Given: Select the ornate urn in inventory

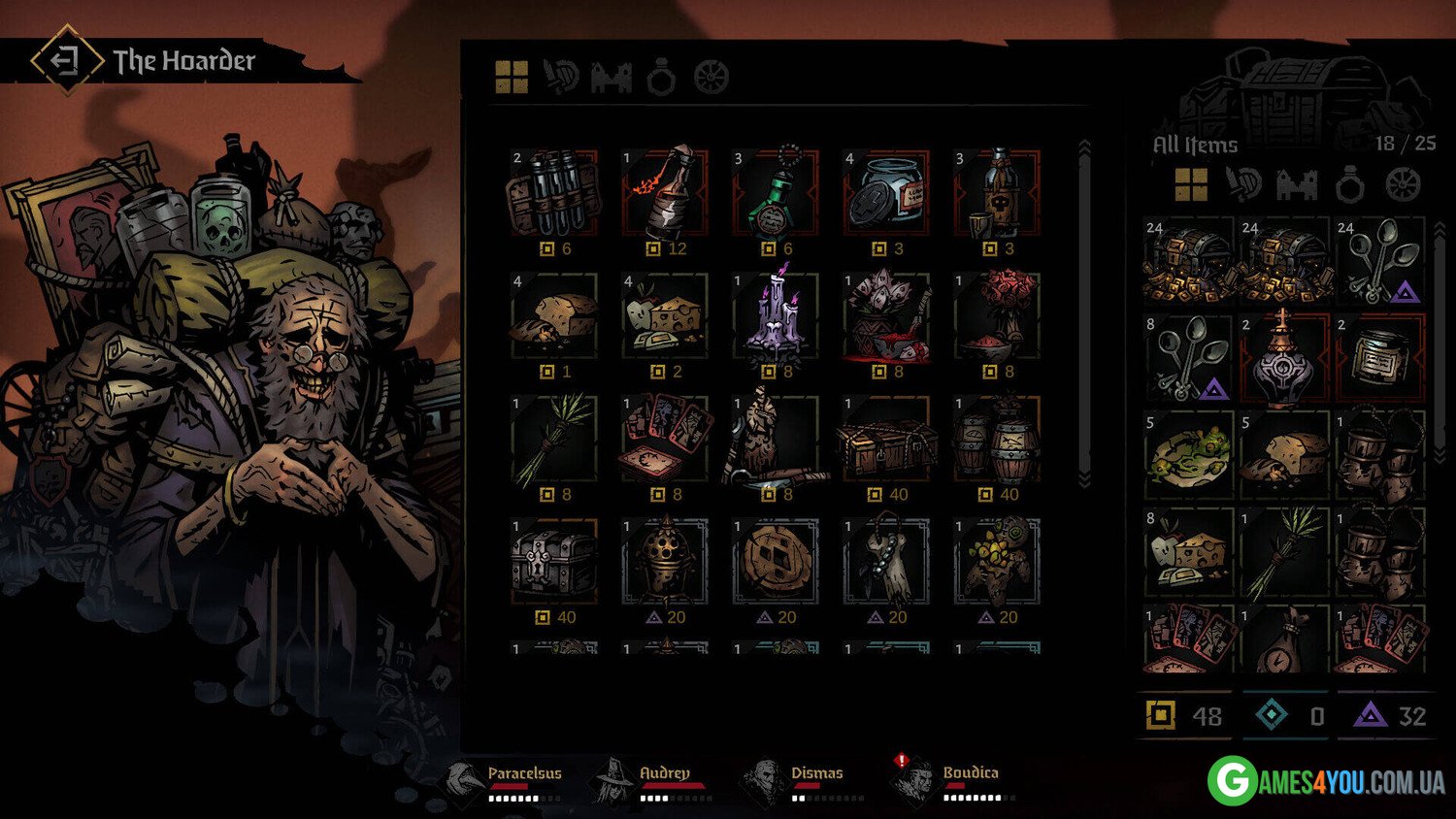Looking at the screenshot, I should tap(1283, 356).
